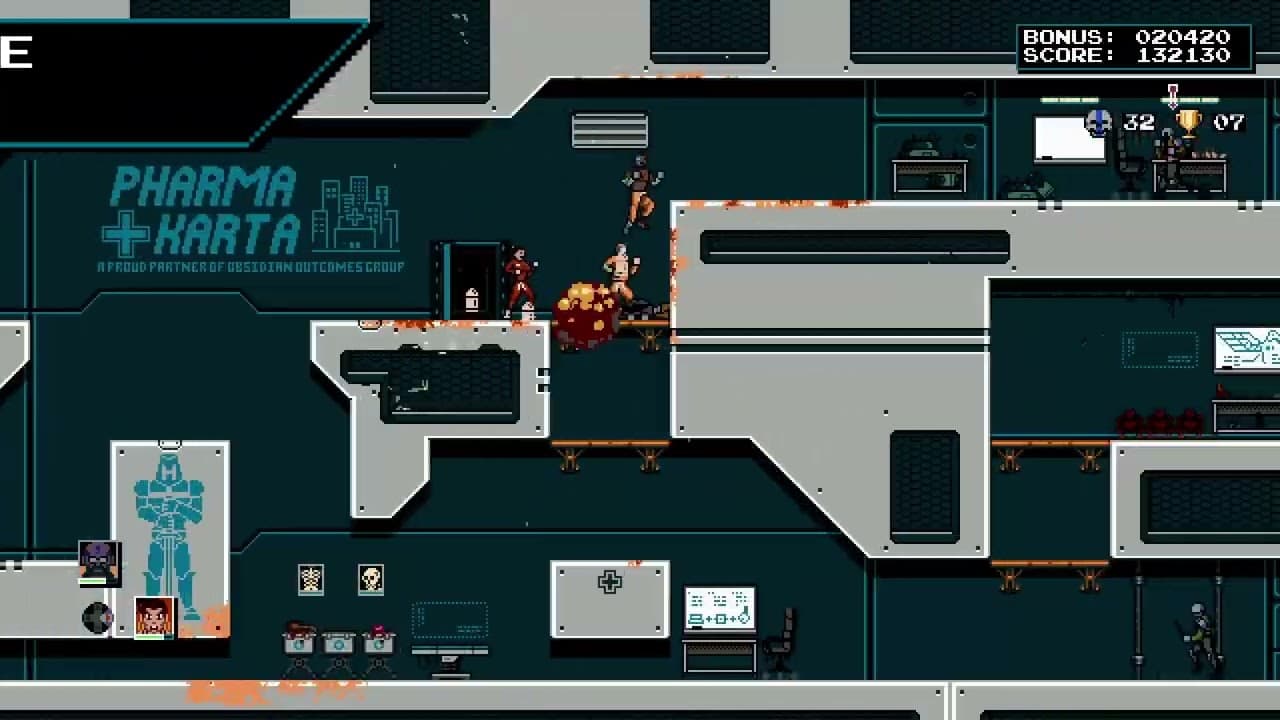Click the skull X-ray poster on the wall

pyautogui.click(x=371, y=579)
